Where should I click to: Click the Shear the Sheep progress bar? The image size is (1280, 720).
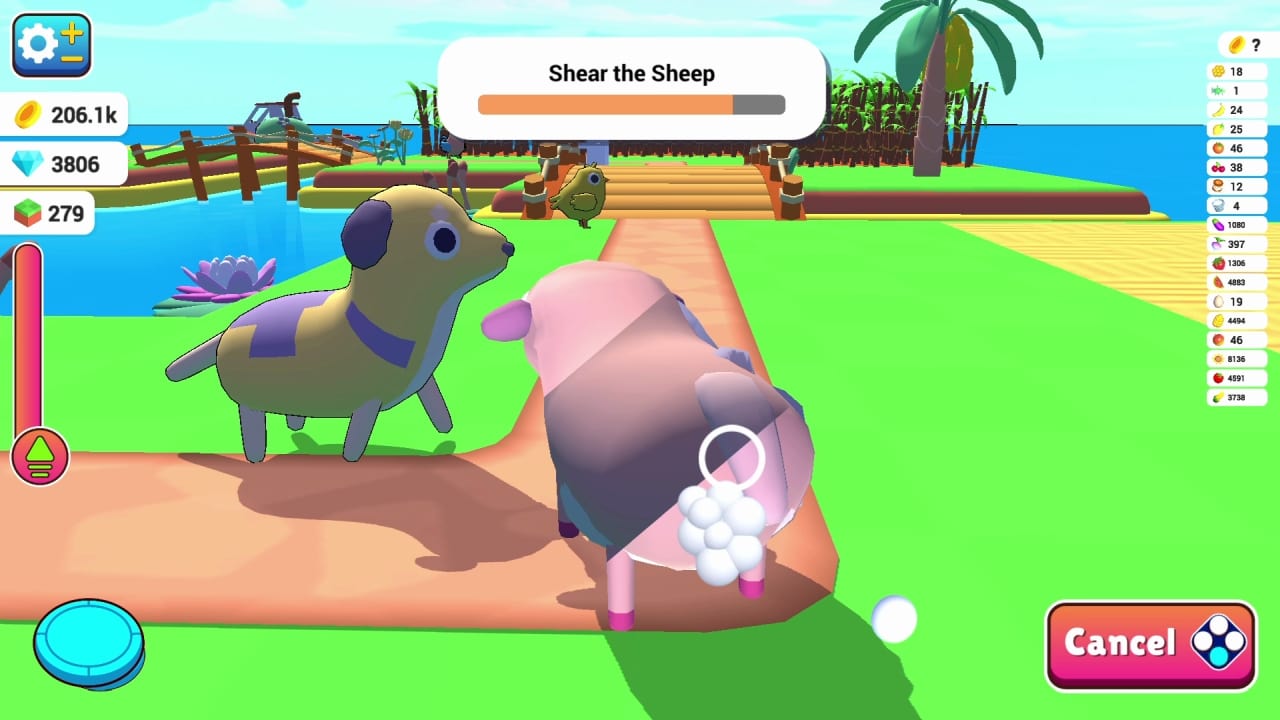[631, 102]
